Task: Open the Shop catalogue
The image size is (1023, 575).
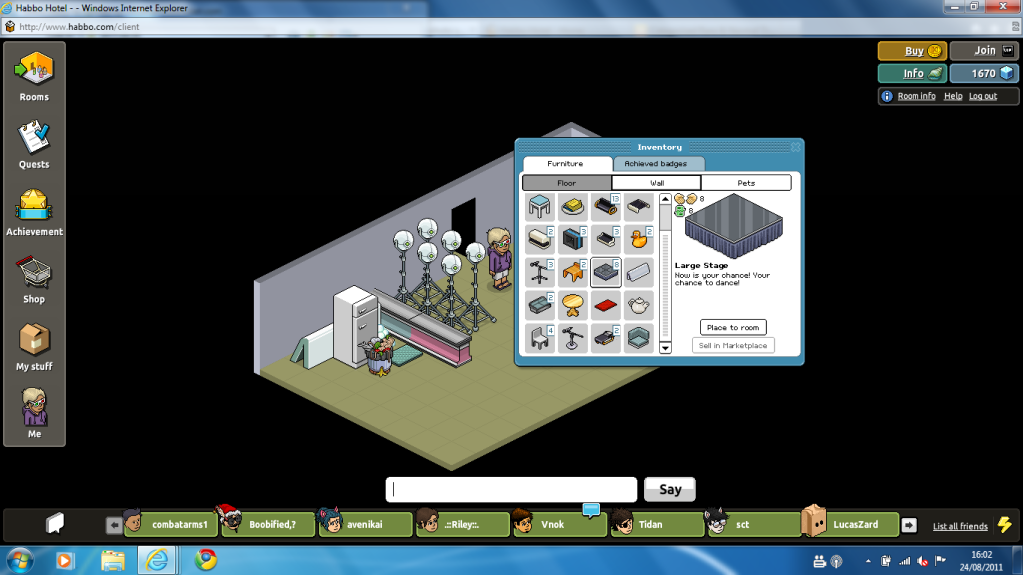Action: (x=34, y=277)
